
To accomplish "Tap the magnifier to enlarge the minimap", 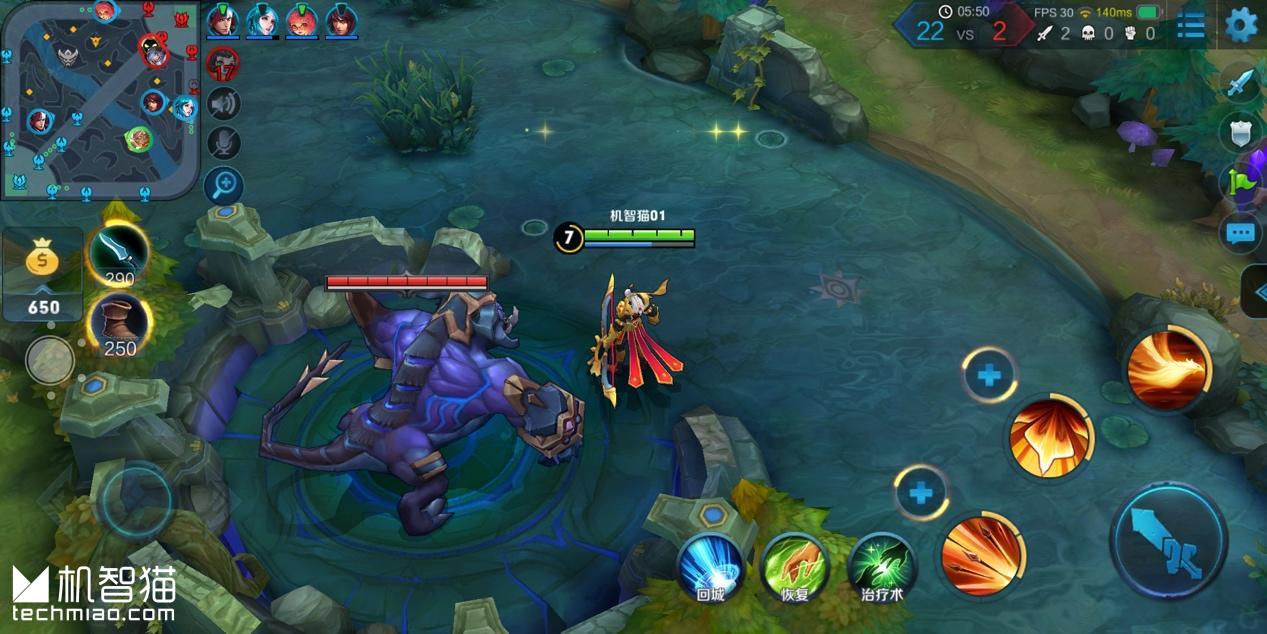I will [x=223, y=184].
